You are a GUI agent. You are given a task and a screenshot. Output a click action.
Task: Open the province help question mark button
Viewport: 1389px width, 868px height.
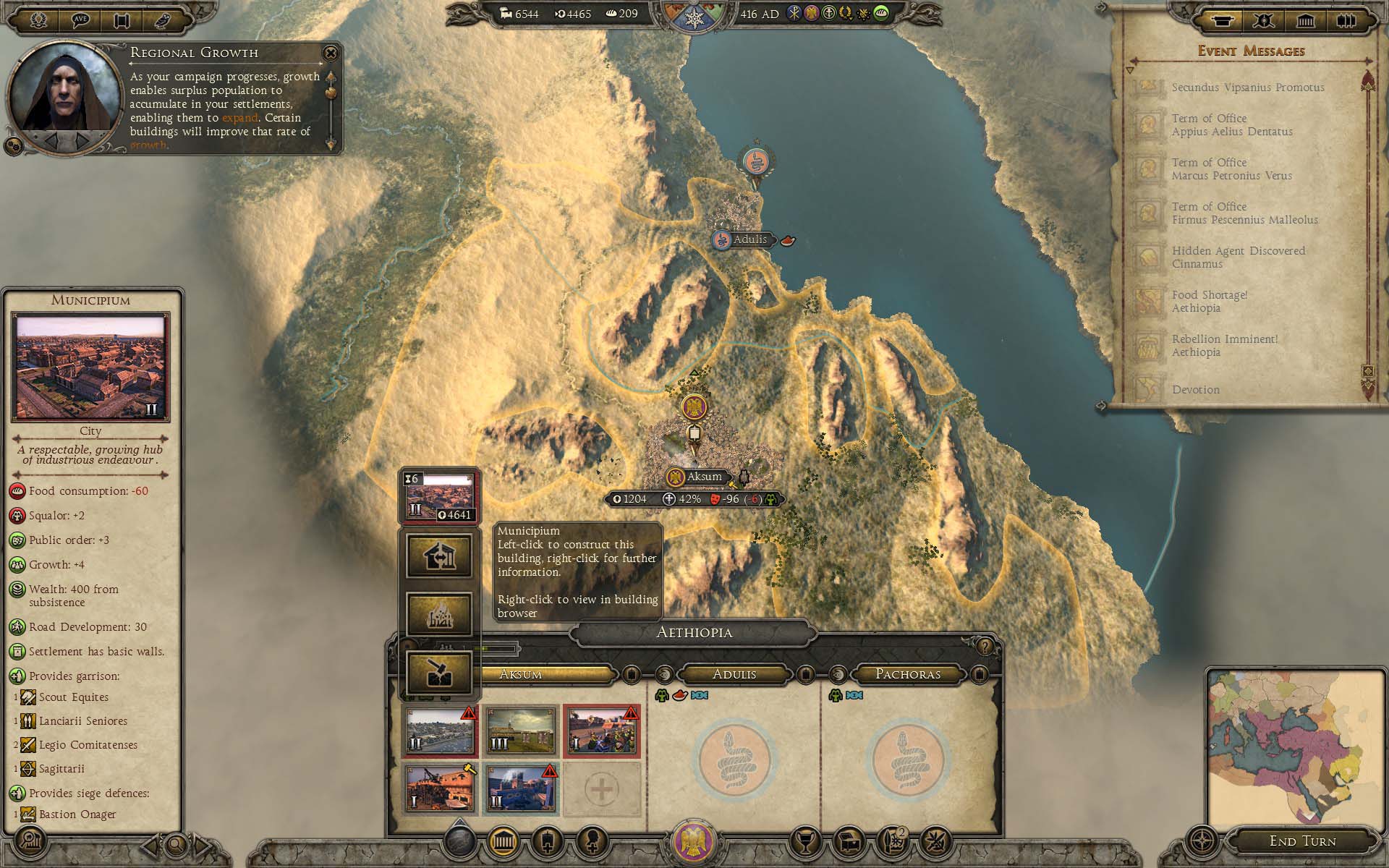pos(984,646)
